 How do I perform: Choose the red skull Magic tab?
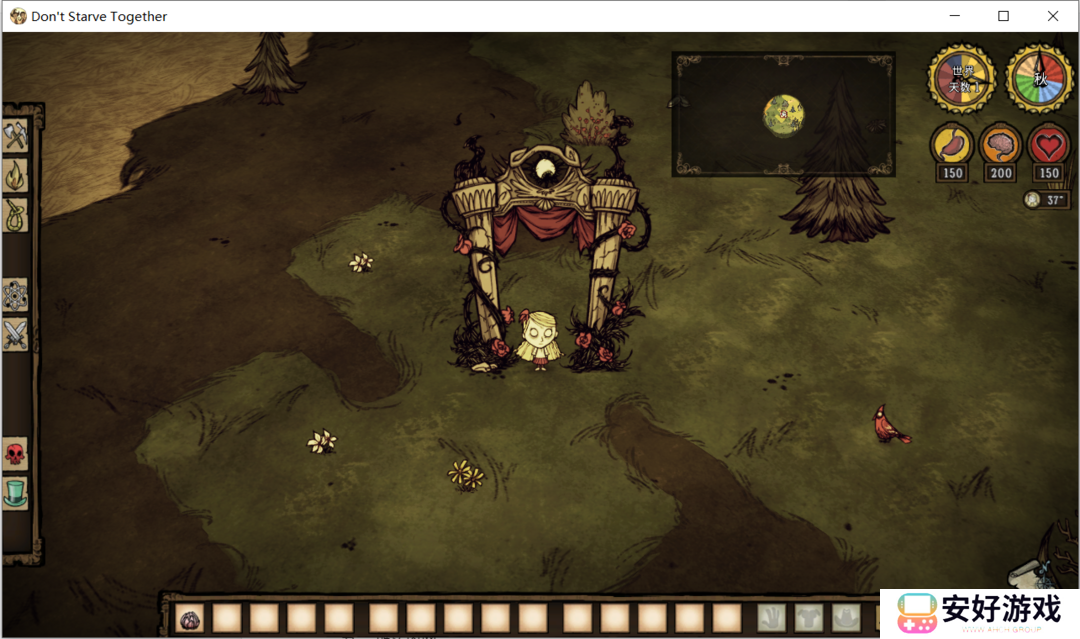15,454
